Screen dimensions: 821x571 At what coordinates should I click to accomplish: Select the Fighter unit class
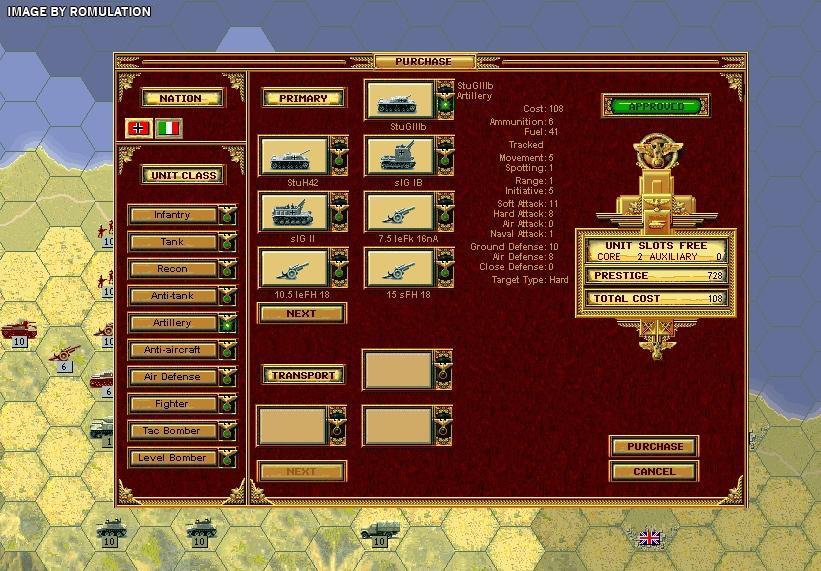[172, 404]
